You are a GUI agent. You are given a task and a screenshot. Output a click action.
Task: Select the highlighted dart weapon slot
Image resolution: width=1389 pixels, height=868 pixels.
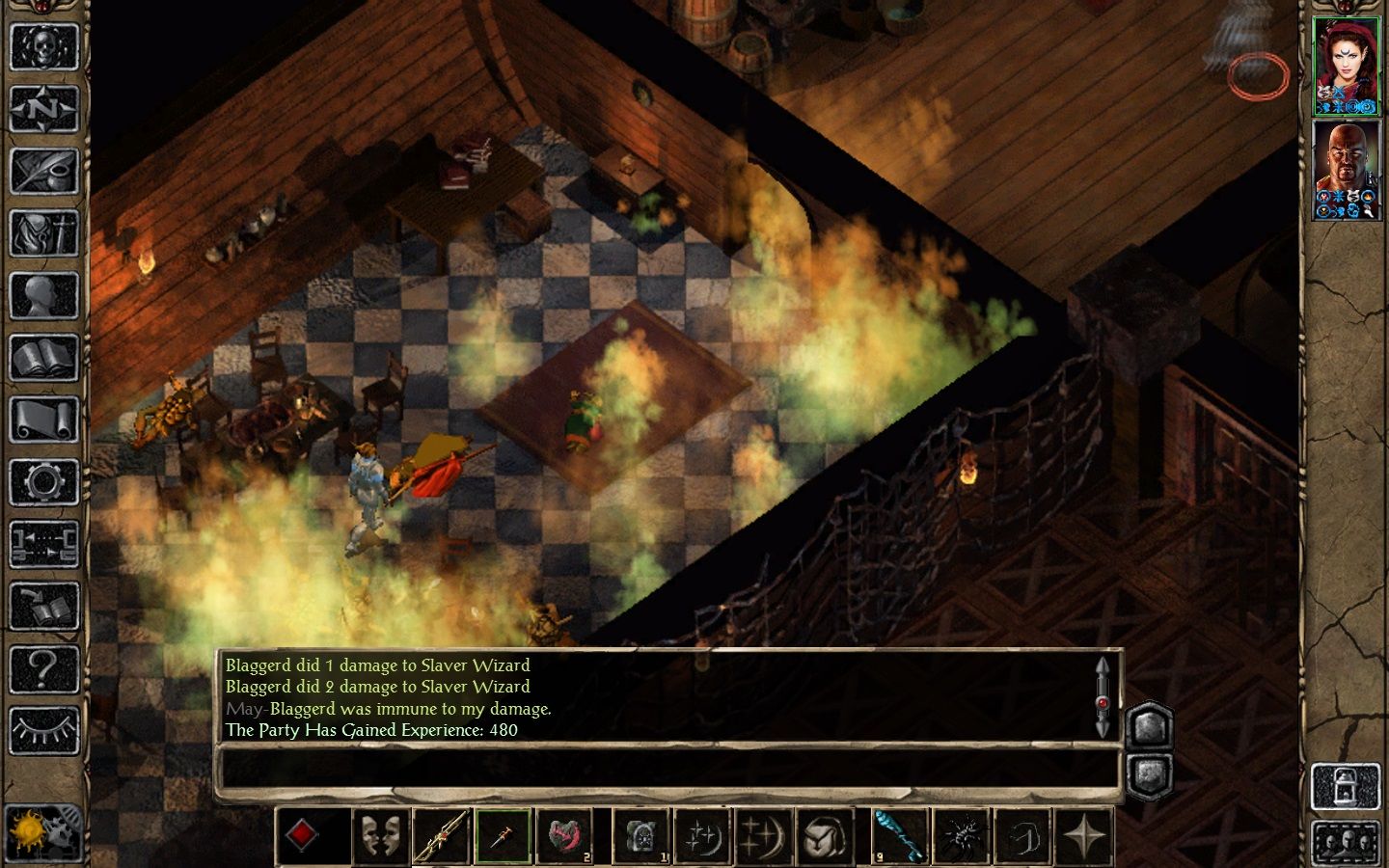coord(504,835)
